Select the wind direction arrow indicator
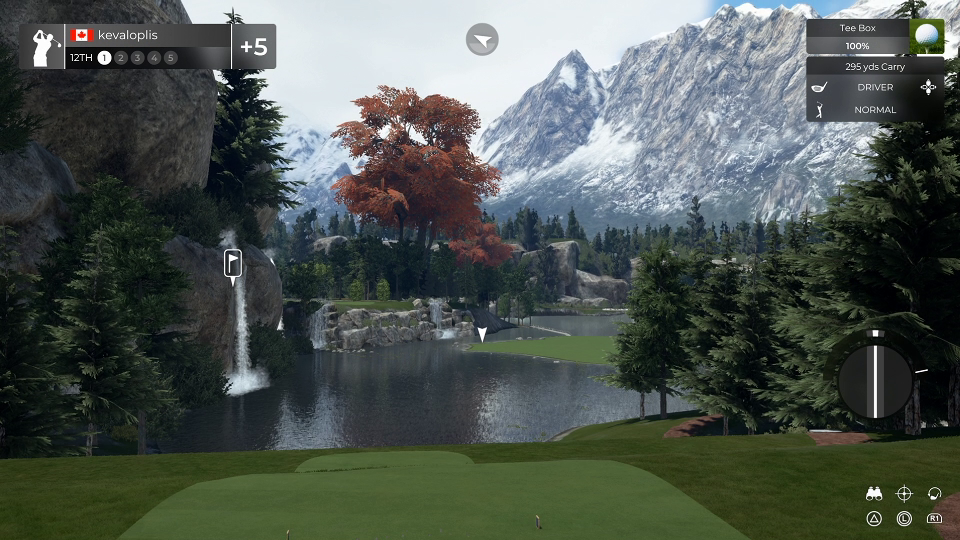This screenshot has height=540, width=960. click(x=482, y=40)
